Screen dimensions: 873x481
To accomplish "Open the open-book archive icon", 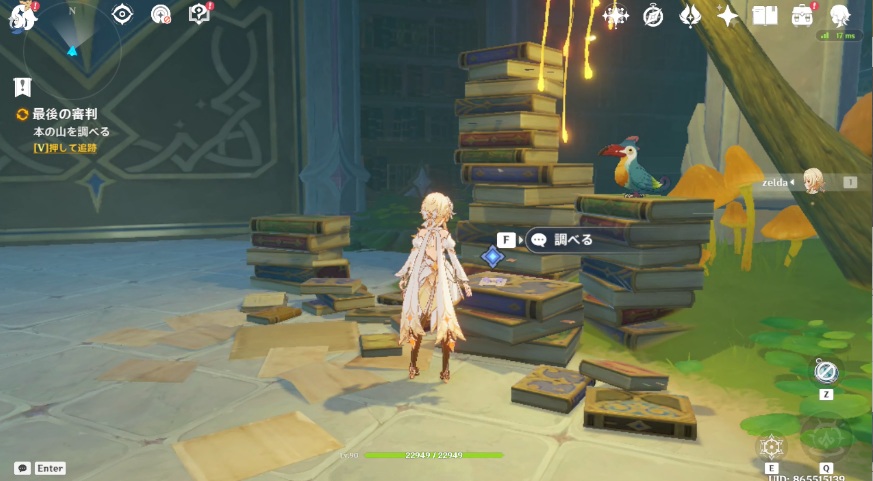I will (x=765, y=15).
